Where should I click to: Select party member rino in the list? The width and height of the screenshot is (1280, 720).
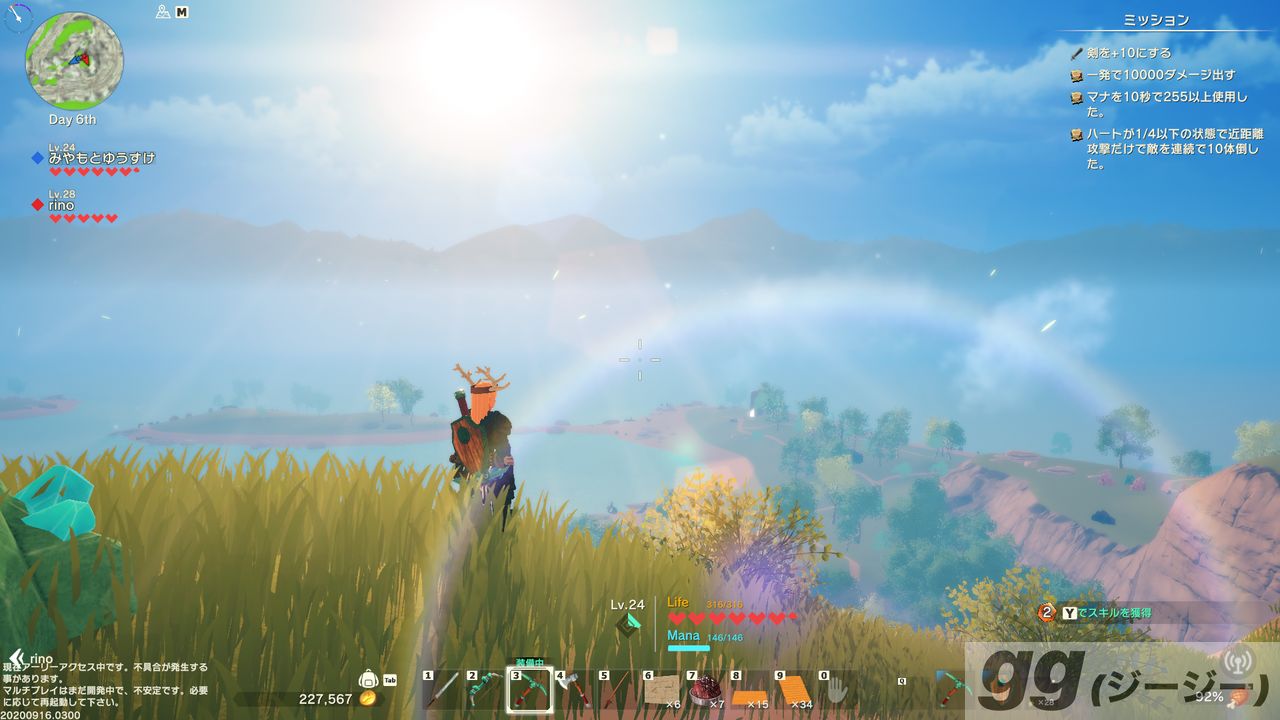[x=62, y=205]
